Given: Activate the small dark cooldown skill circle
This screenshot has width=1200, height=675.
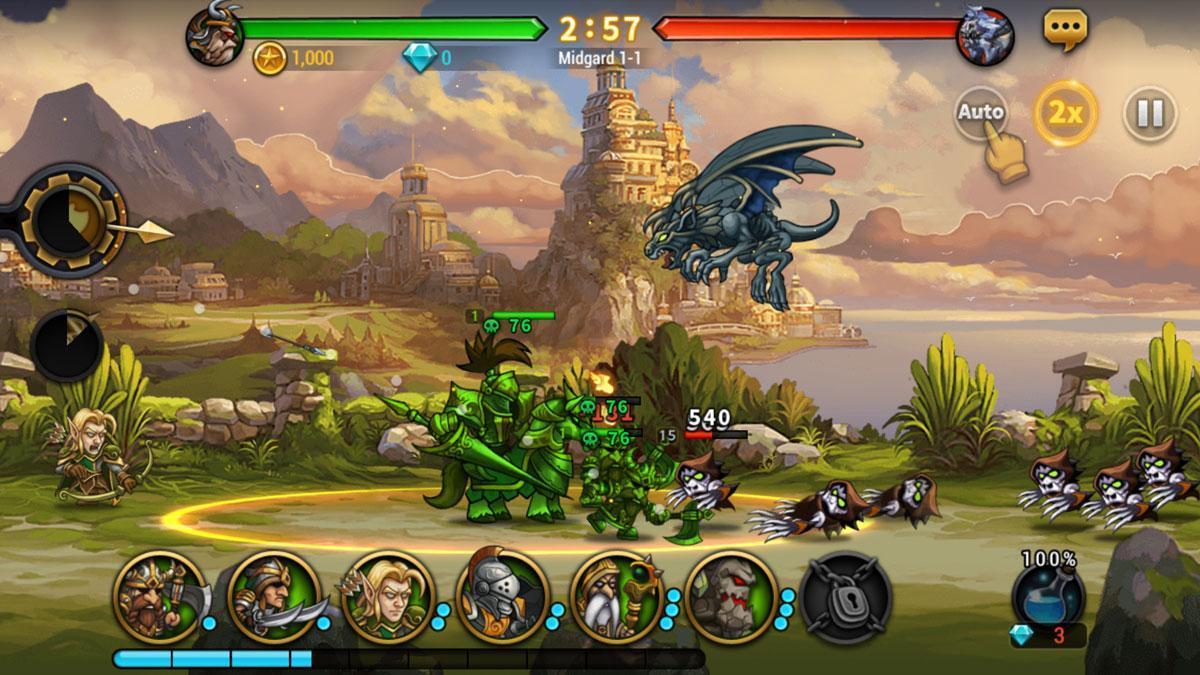Looking at the screenshot, I should 67,345.
